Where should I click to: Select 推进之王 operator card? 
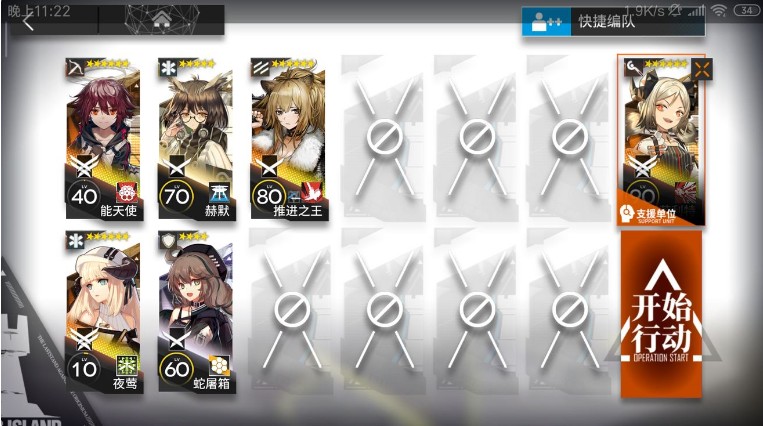pos(289,139)
